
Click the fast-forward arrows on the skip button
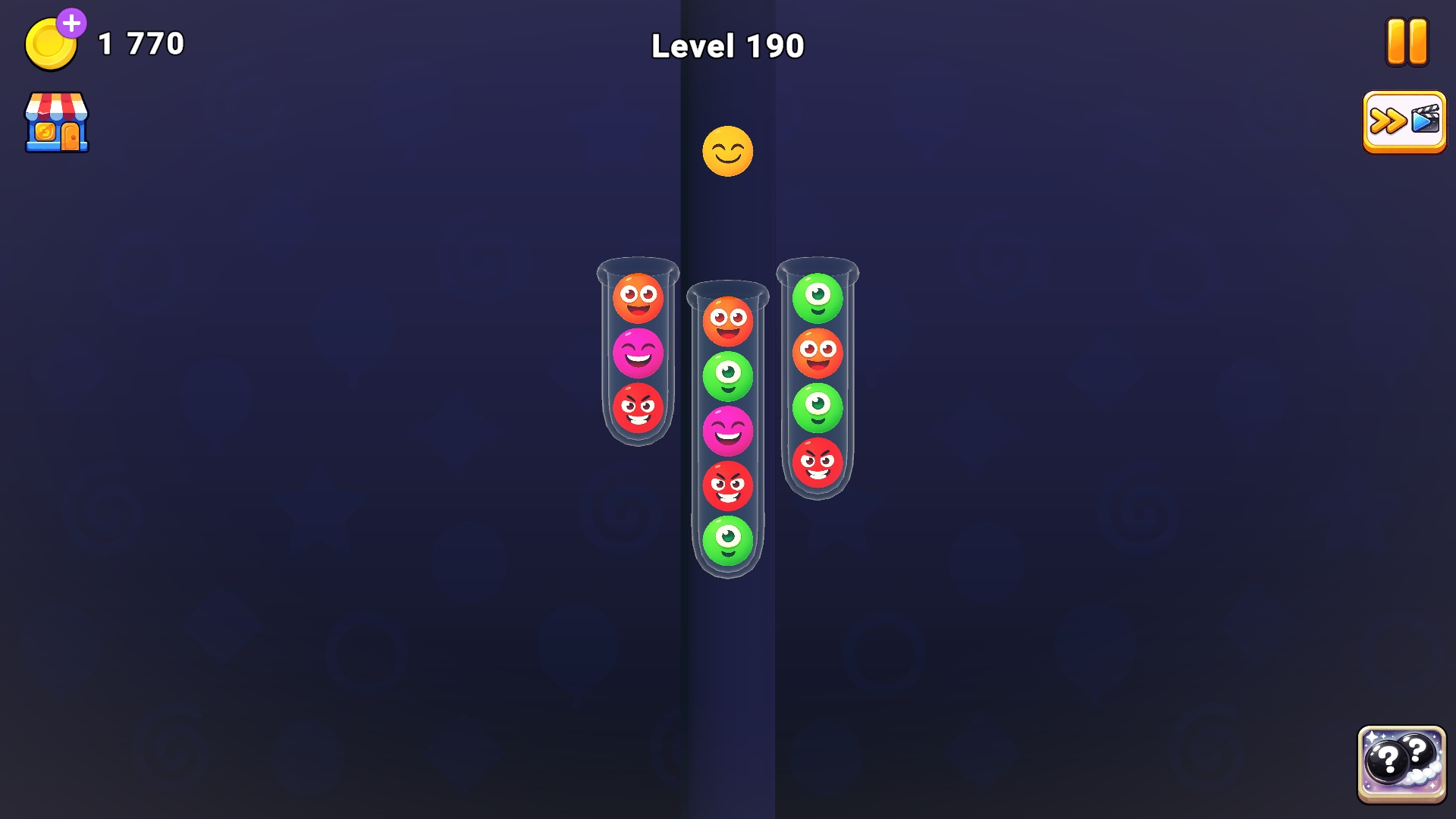pyautogui.click(x=1387, y=120)
